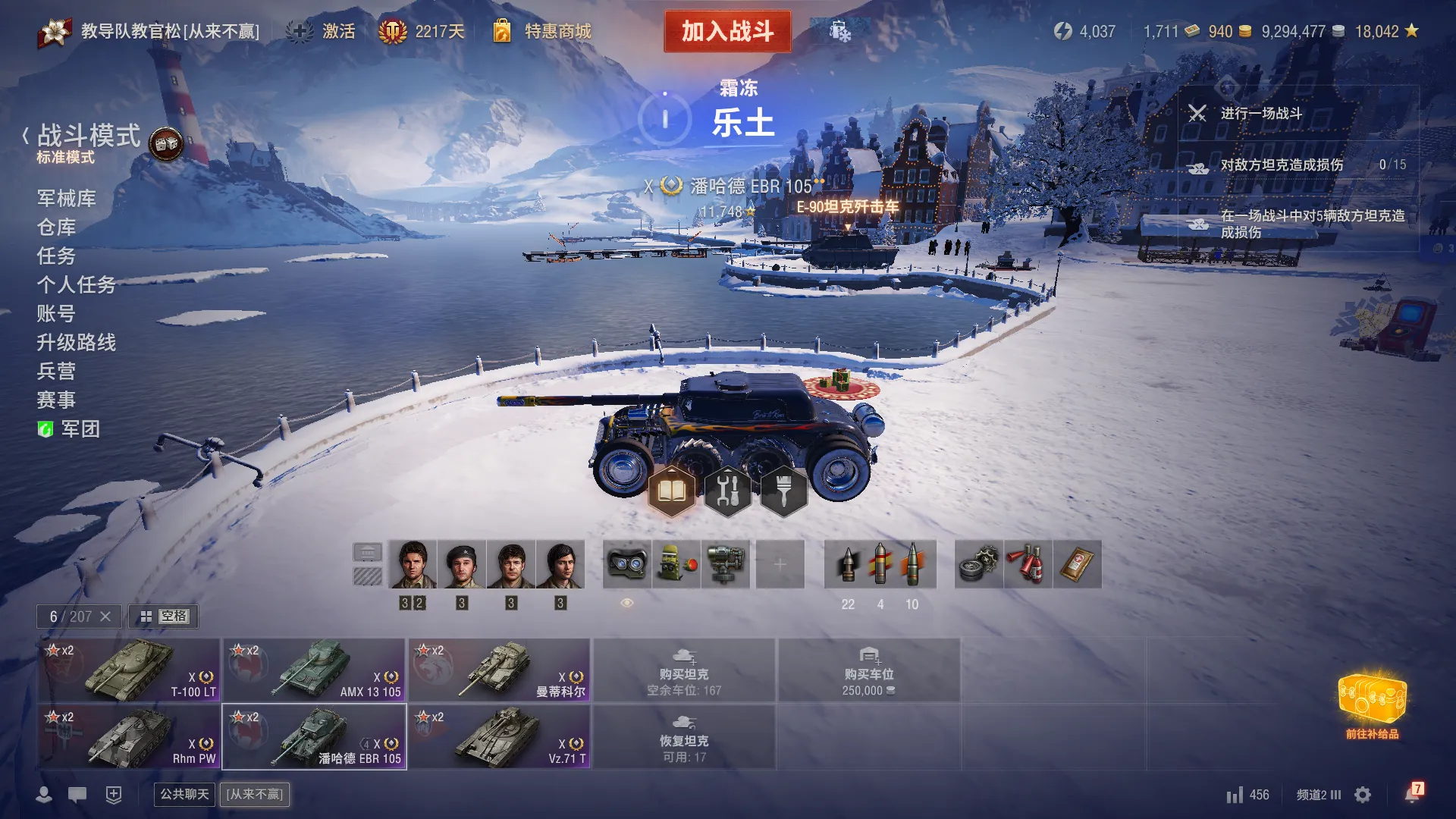Image resolution: width=1456 pixels, height=819 pixels.
Task: Click 购买车位 to buy a garage slot
Action: 868,670
